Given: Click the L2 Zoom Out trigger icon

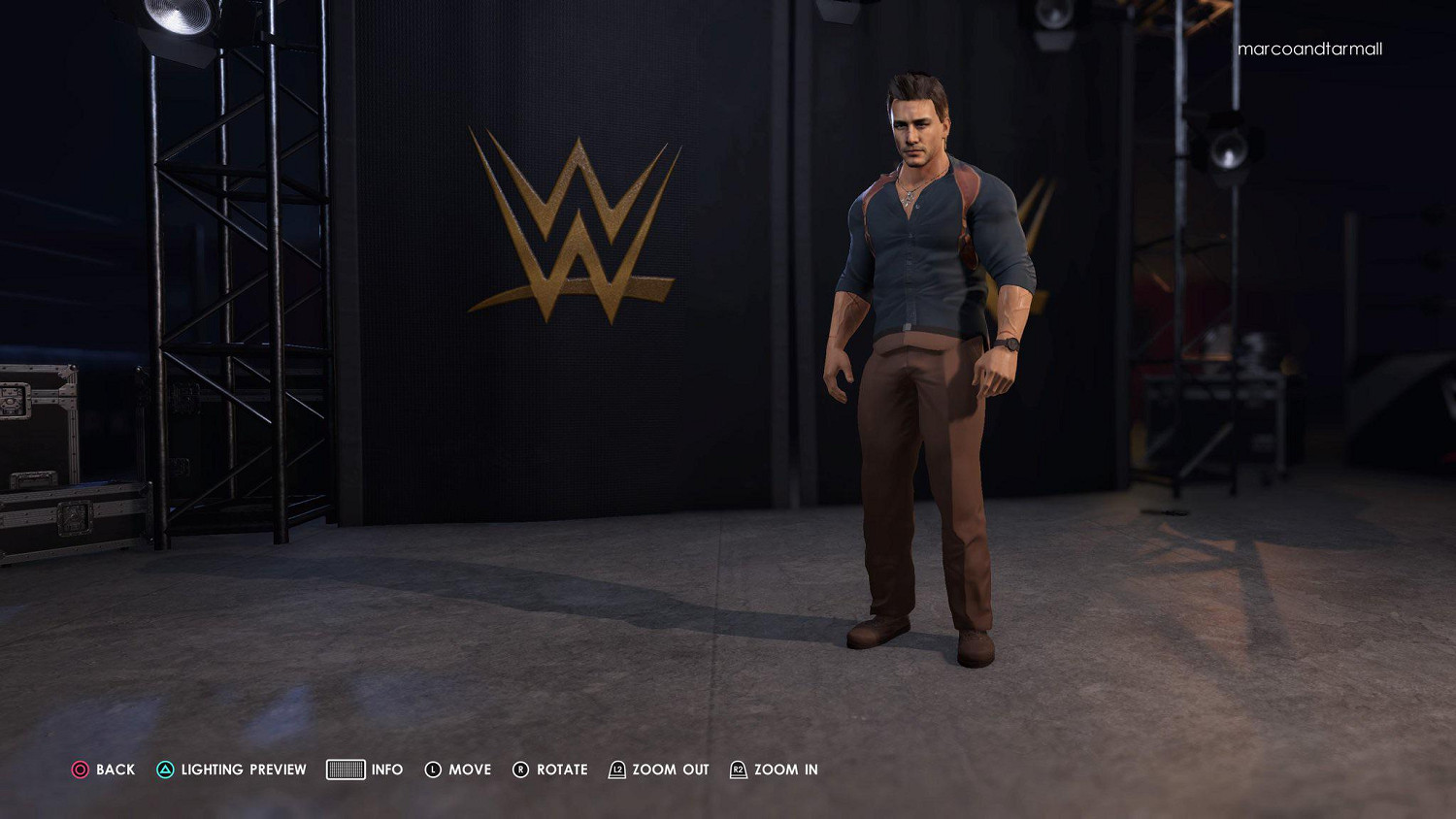Looking at the screenshot, I should point(616,770).
